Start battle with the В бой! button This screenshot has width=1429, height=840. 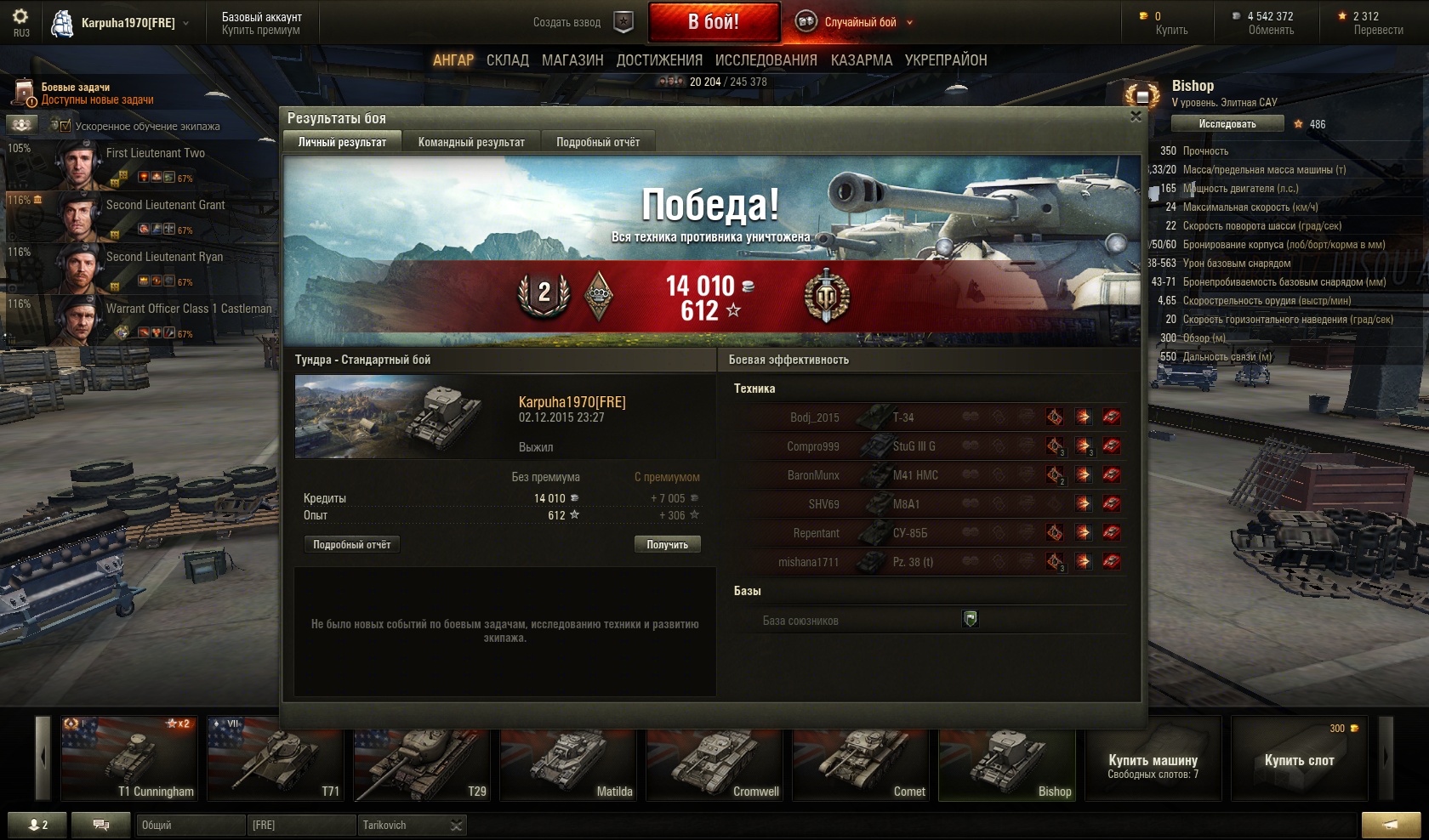point(714,22)
